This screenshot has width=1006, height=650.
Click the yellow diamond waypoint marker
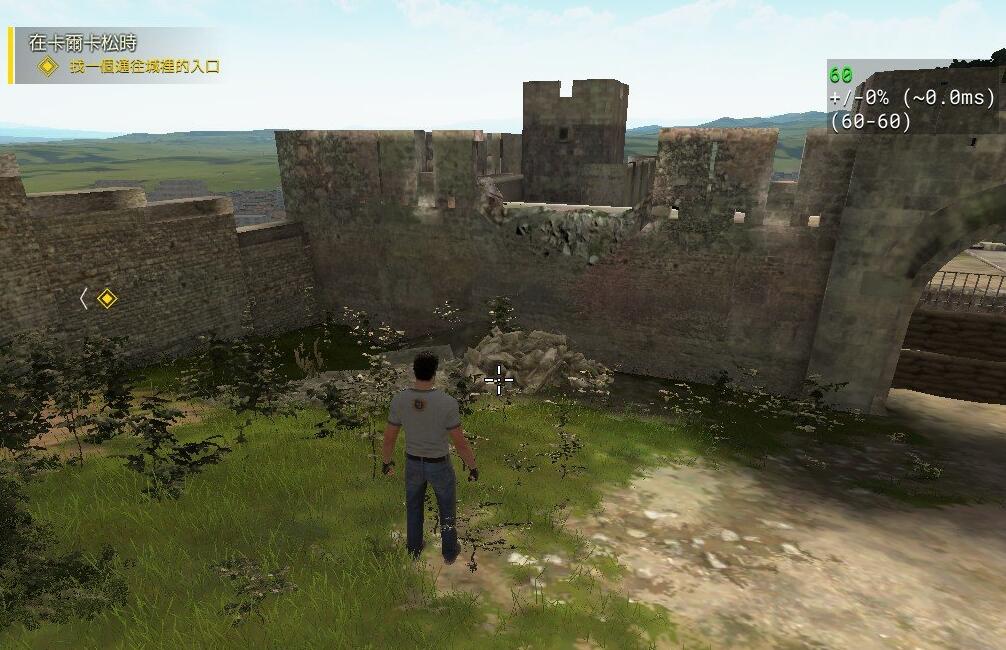107,298
